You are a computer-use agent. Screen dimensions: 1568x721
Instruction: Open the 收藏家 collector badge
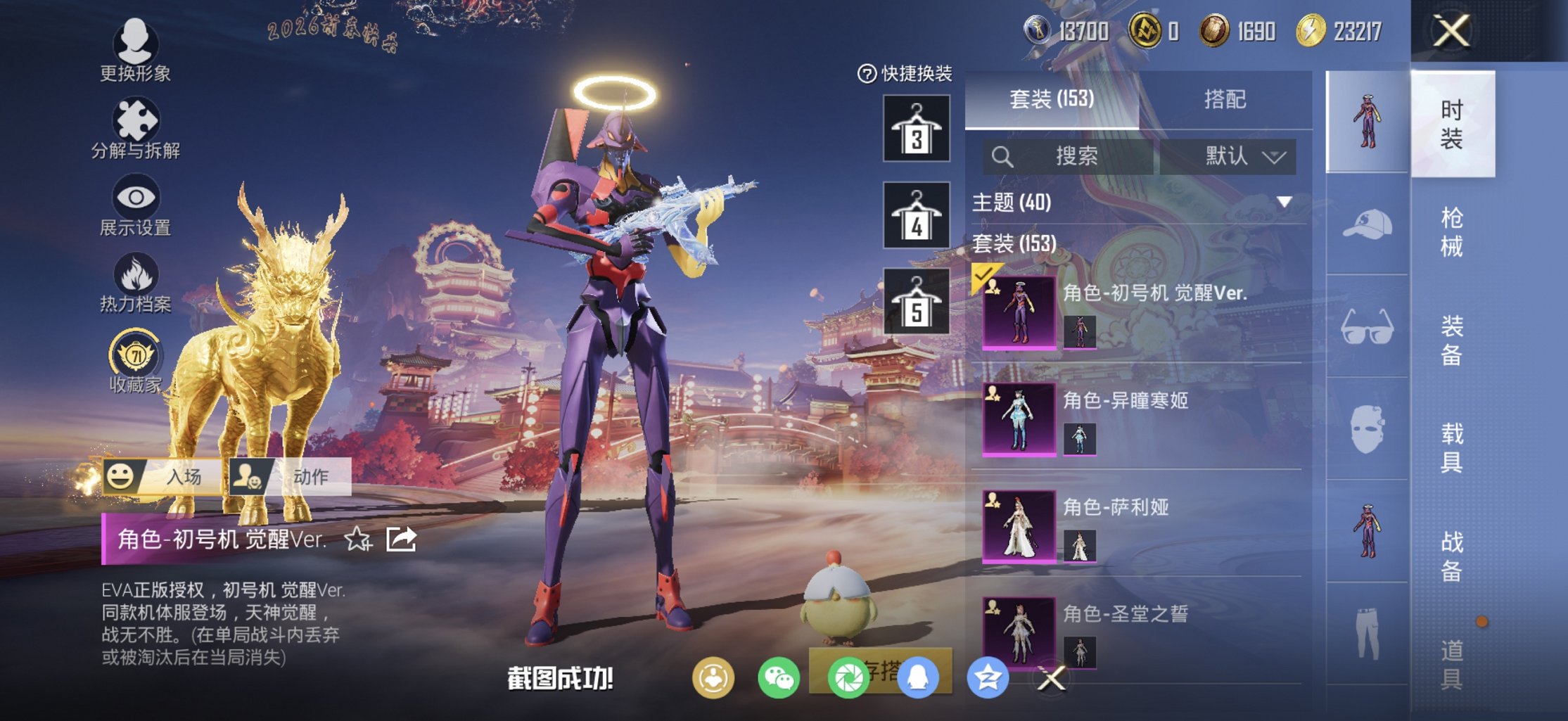pyautogui.click(x=135, y=360)
